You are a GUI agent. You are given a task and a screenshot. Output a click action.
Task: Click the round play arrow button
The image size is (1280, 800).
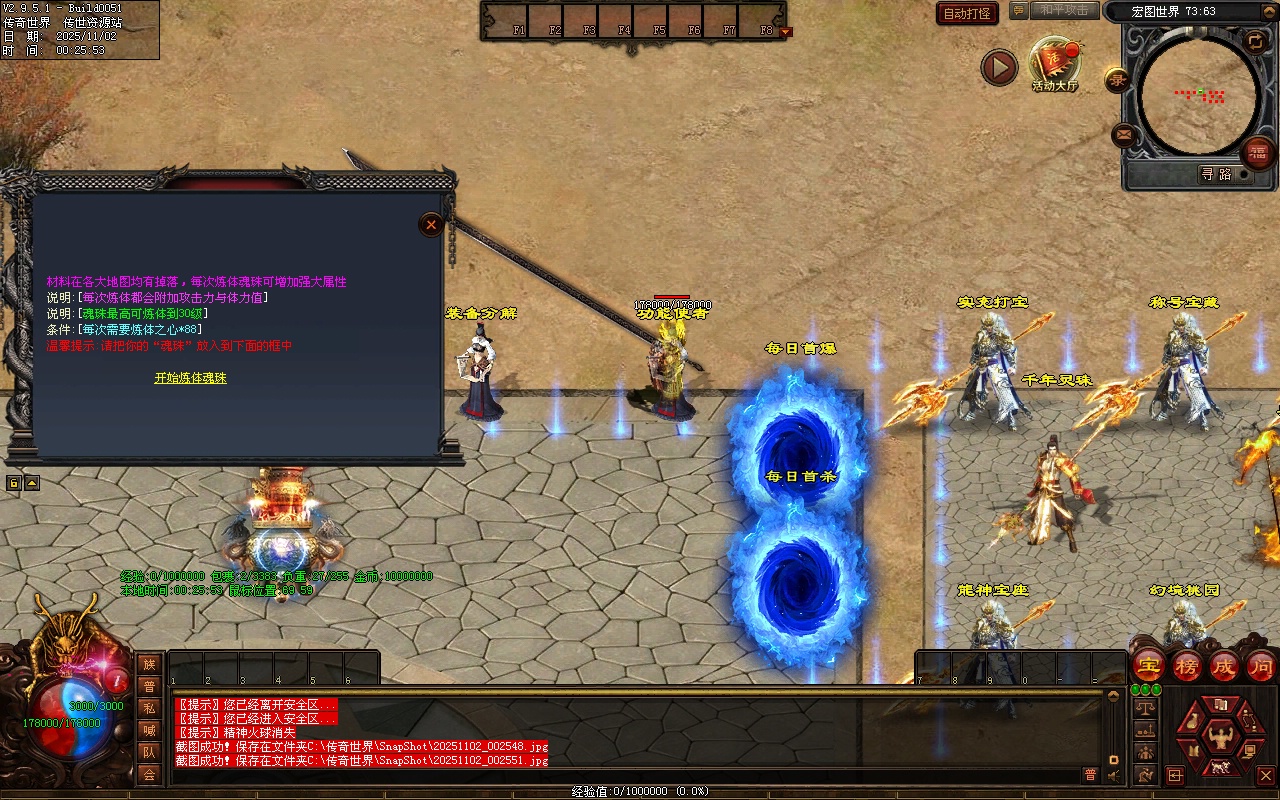[x=998, y=67]
